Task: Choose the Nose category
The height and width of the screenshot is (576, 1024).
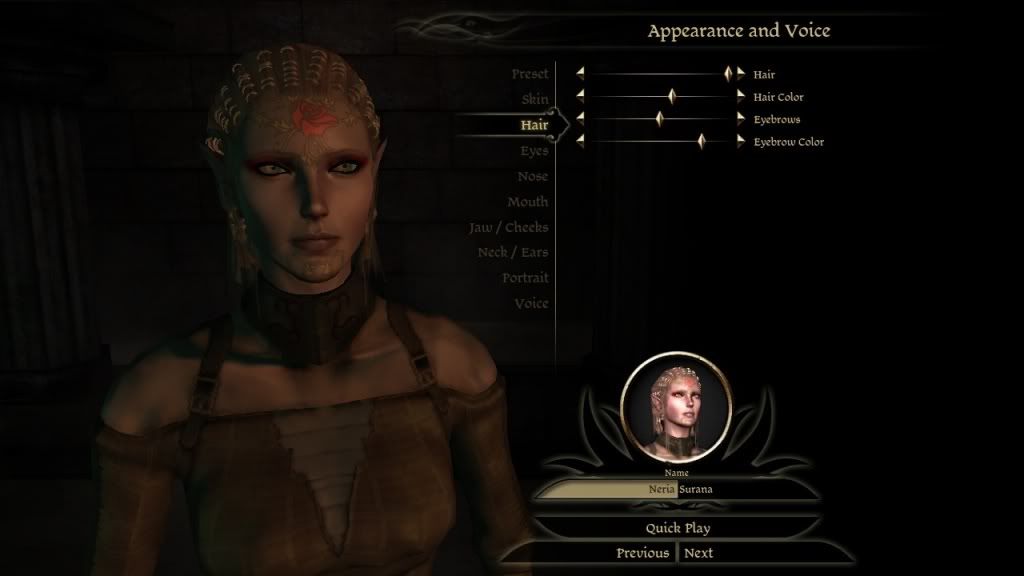Action: [532, 176]
